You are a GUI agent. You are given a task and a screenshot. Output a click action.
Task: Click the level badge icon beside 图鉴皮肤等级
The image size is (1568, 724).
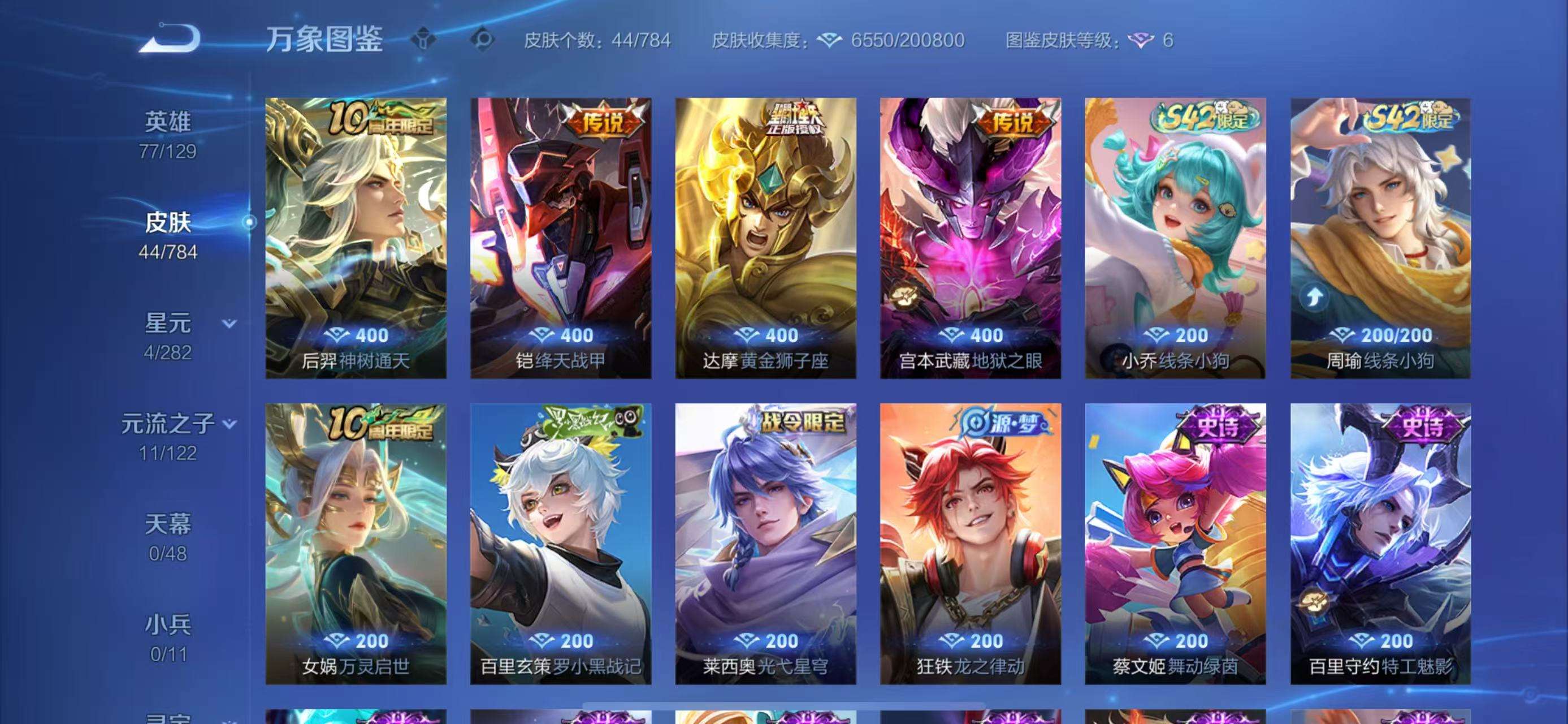[1150, 42]
